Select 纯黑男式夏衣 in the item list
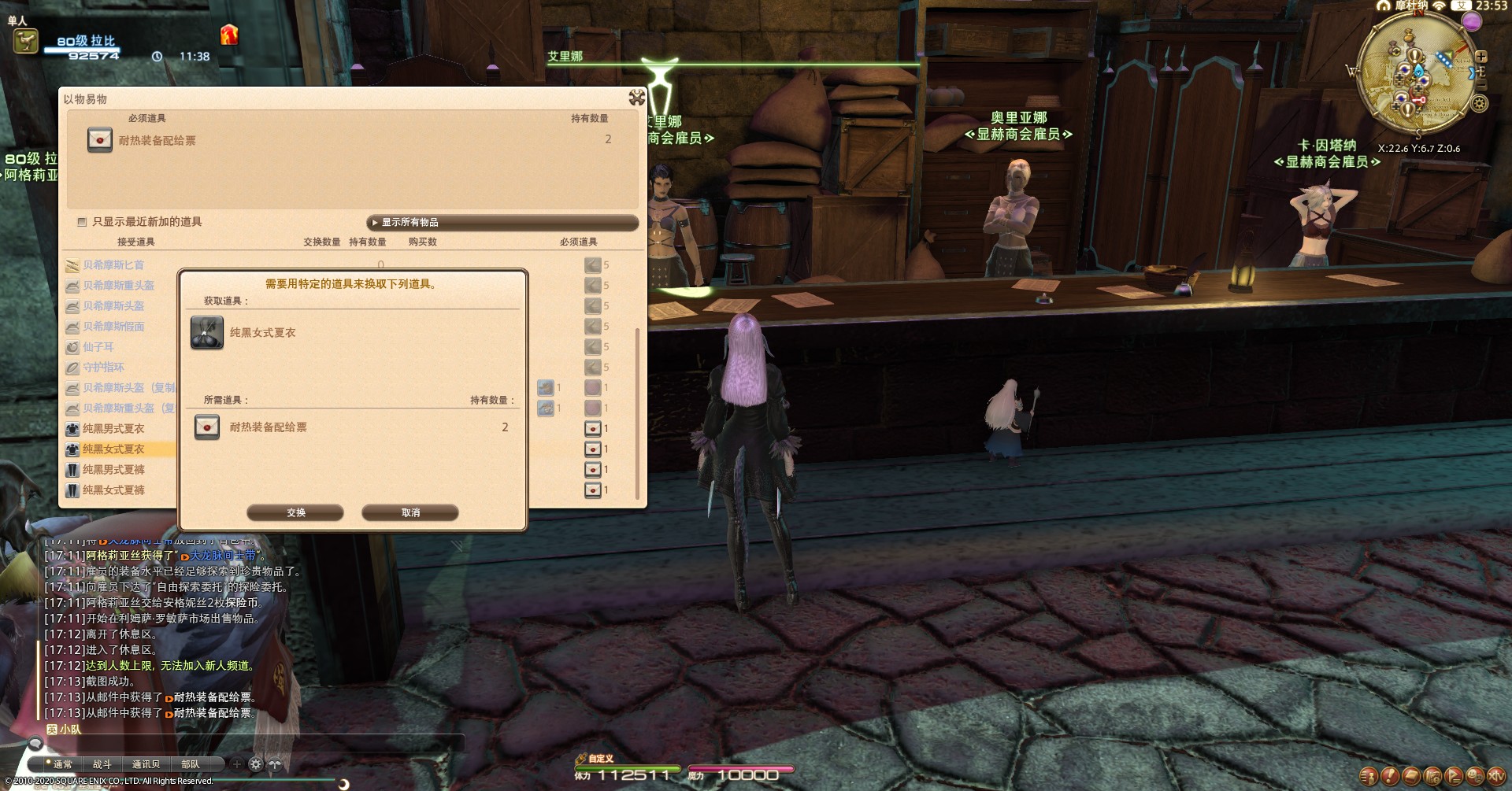Image resolution: width=1512 pixels, height=791 pixels. 113,429
